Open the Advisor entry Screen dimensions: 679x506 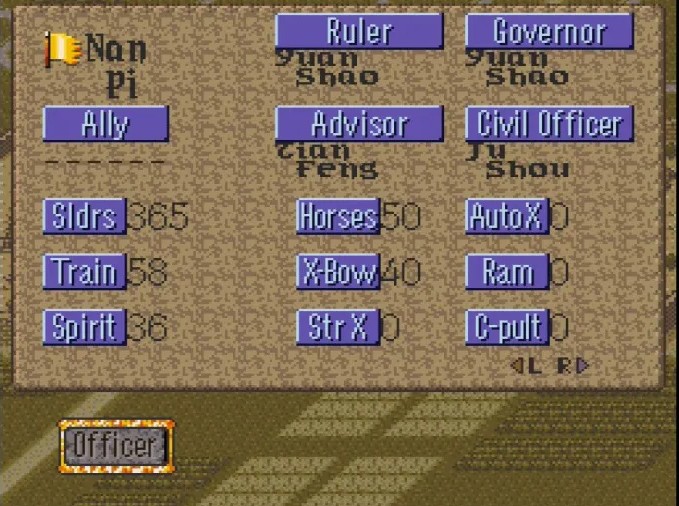tap(359, 125)
